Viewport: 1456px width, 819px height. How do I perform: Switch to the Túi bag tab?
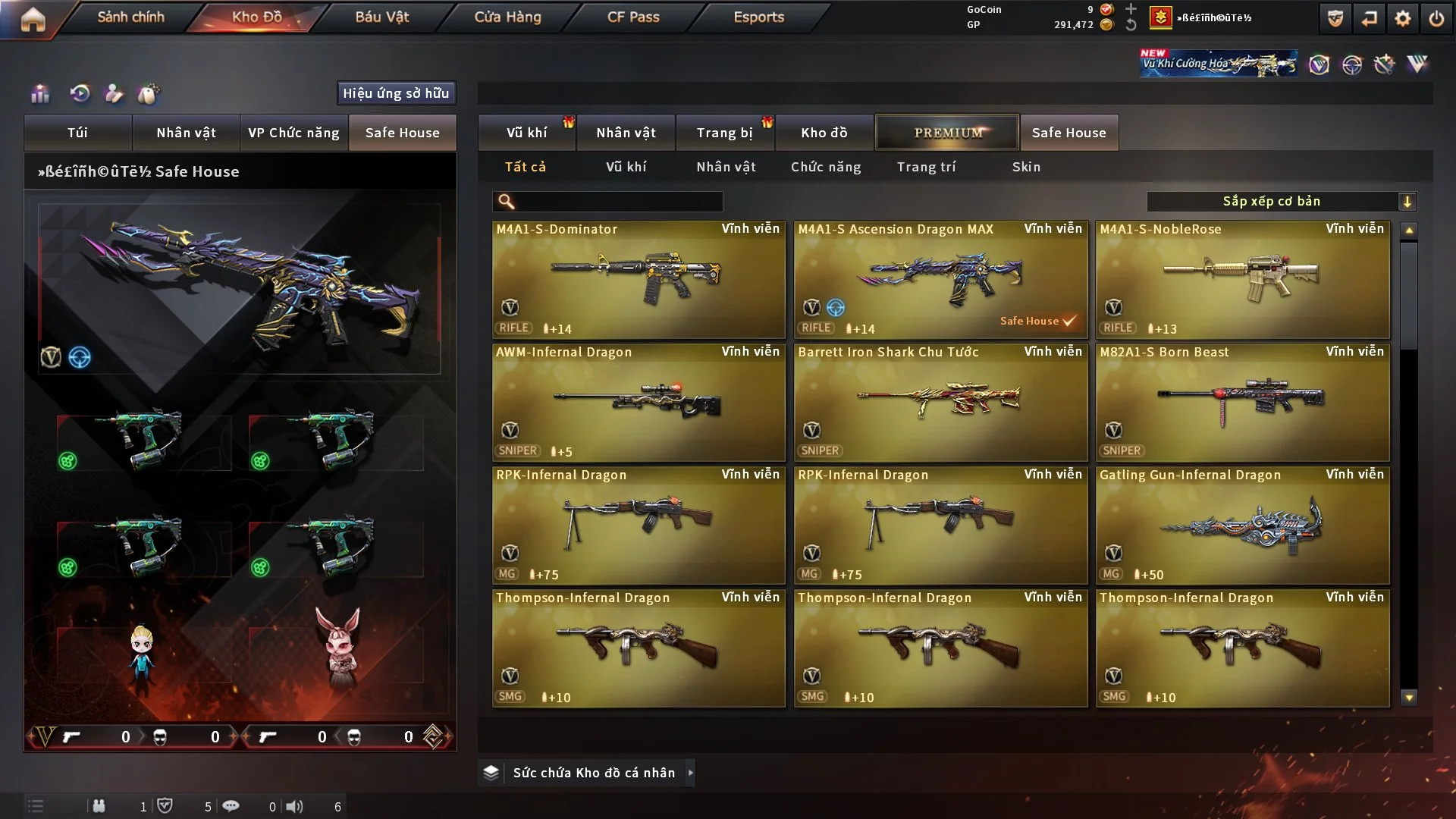click(x=77, y=133)
